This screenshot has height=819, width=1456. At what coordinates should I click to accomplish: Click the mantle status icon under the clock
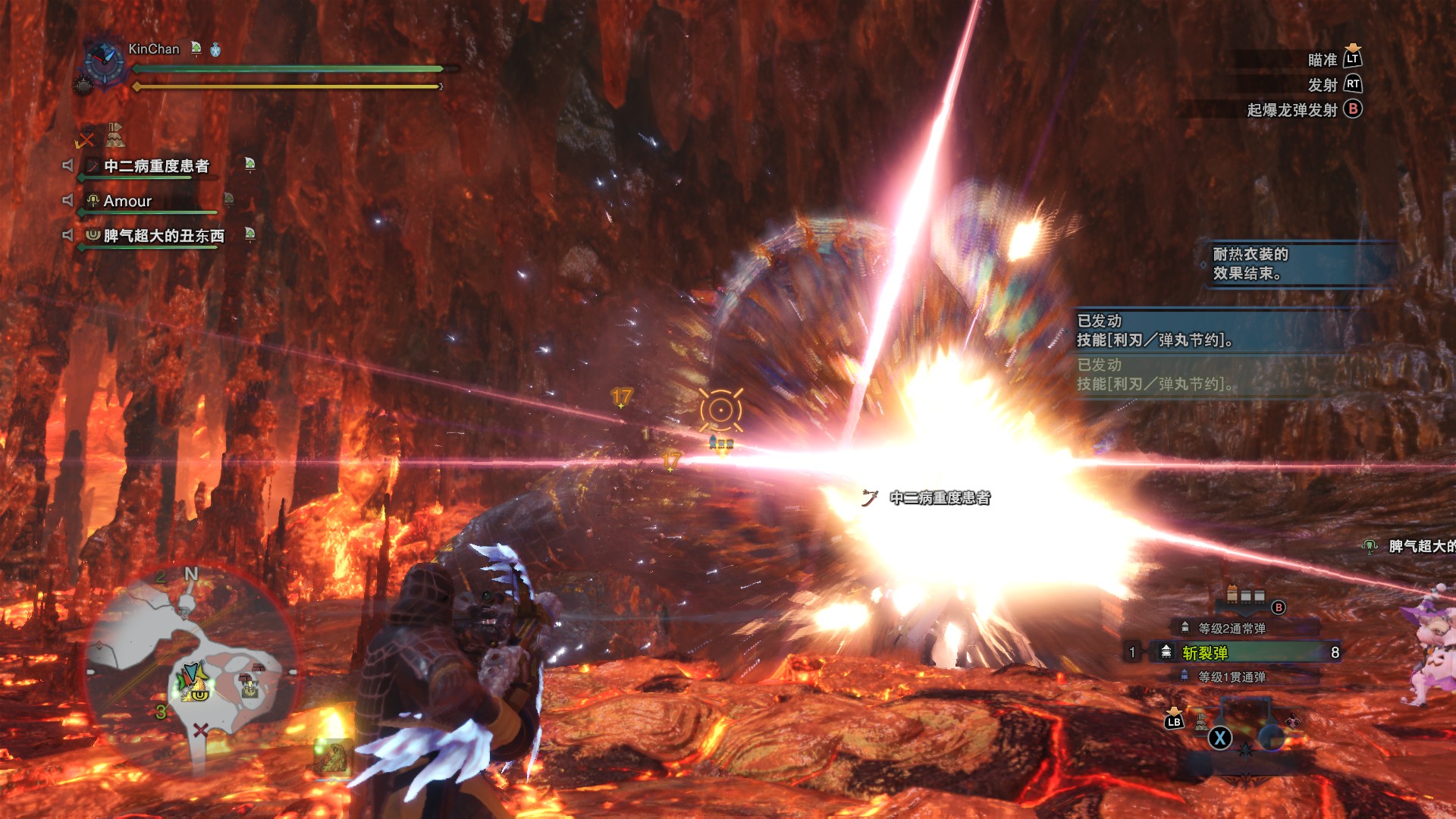point(114,135)
